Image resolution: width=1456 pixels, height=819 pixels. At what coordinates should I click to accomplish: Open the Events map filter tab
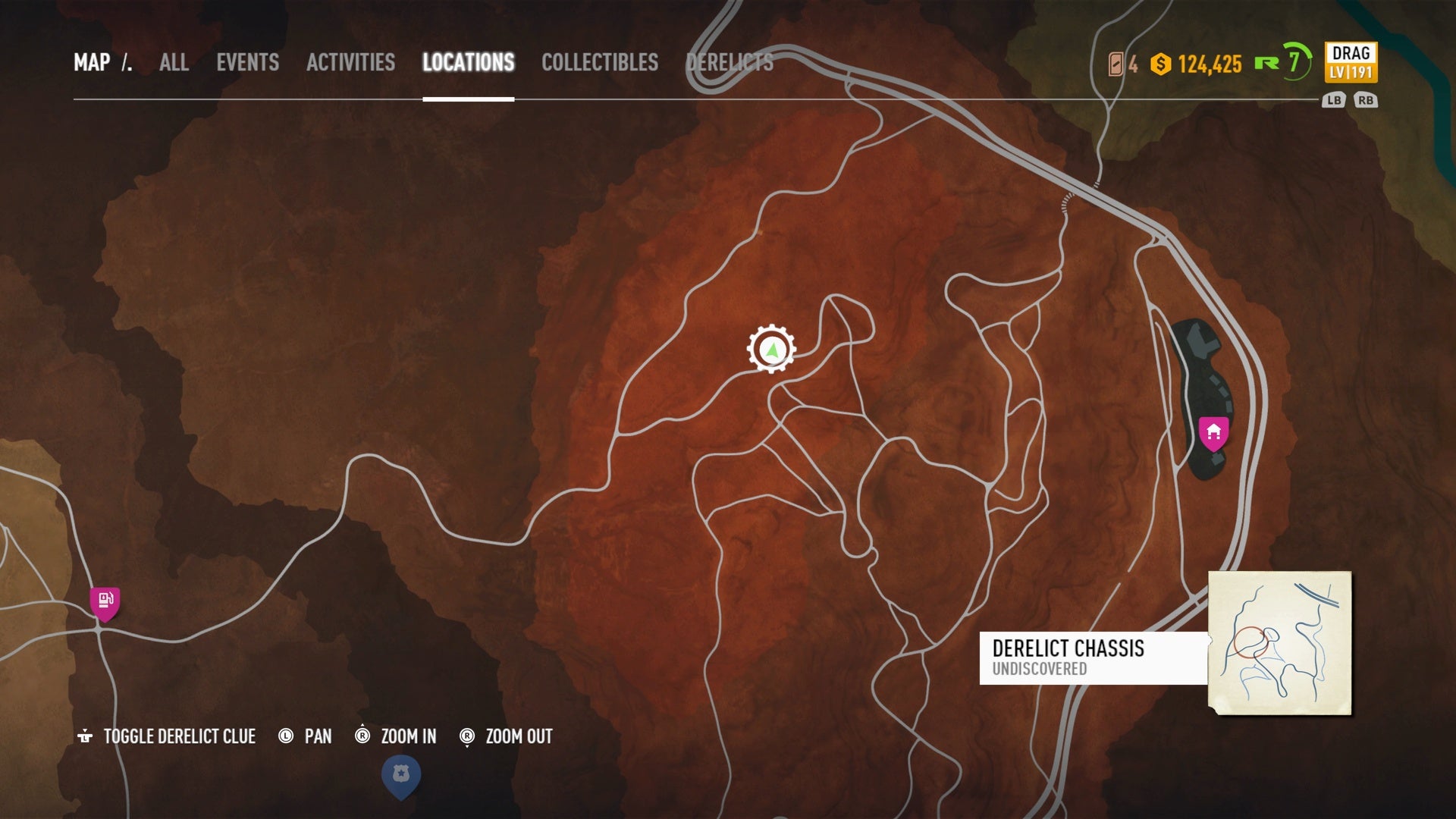247,62
